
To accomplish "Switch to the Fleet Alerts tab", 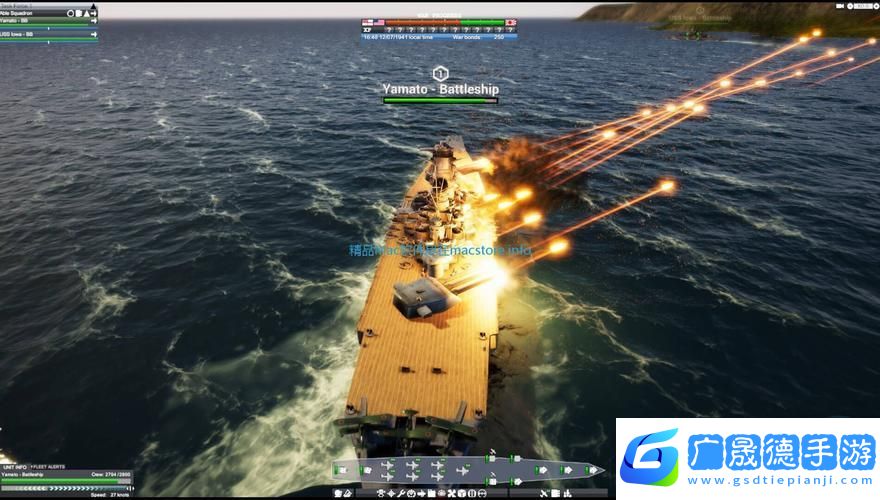I will [x=48, y=466].
